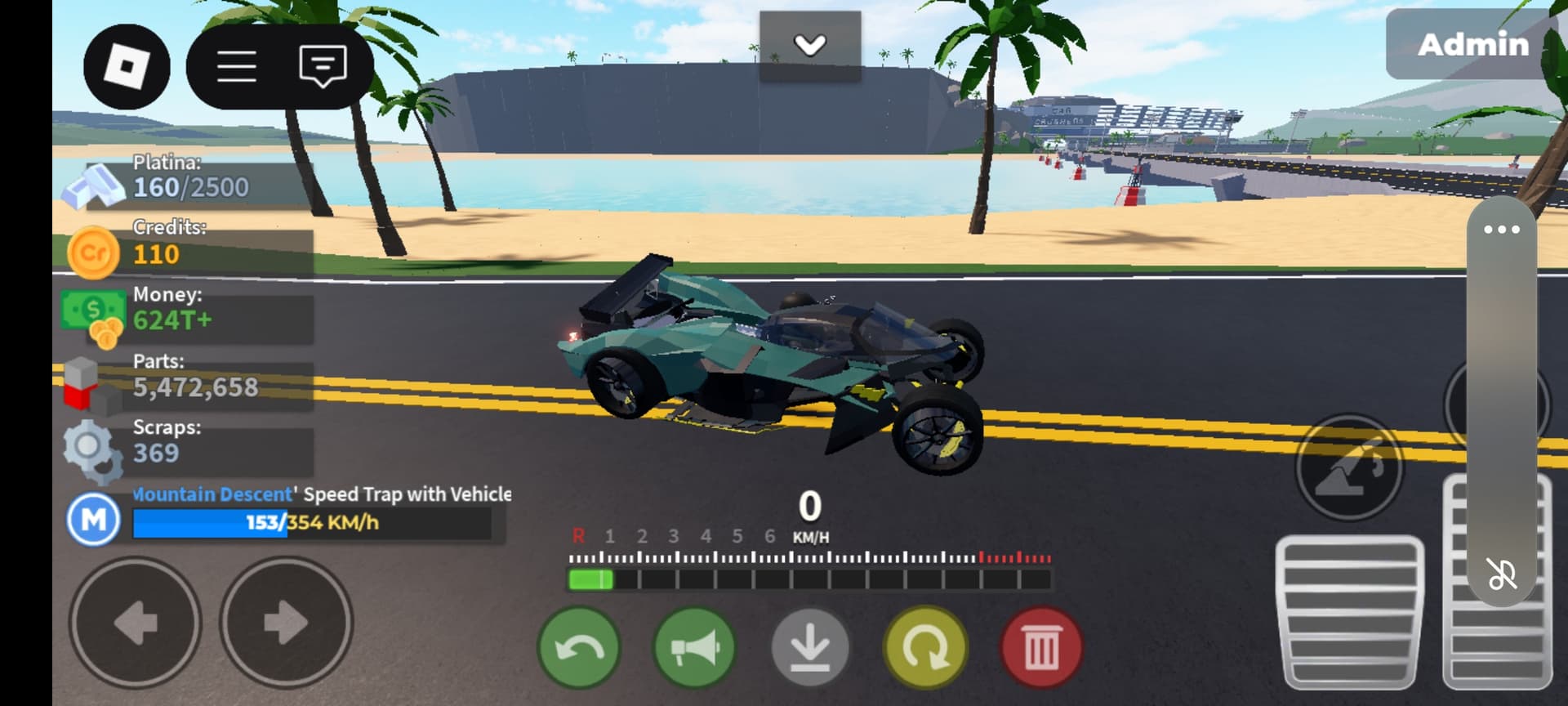Open the three-dots overlay options
This screenshot has width=1568, height=706.
pyautogui.click(x=1501, y=230)
